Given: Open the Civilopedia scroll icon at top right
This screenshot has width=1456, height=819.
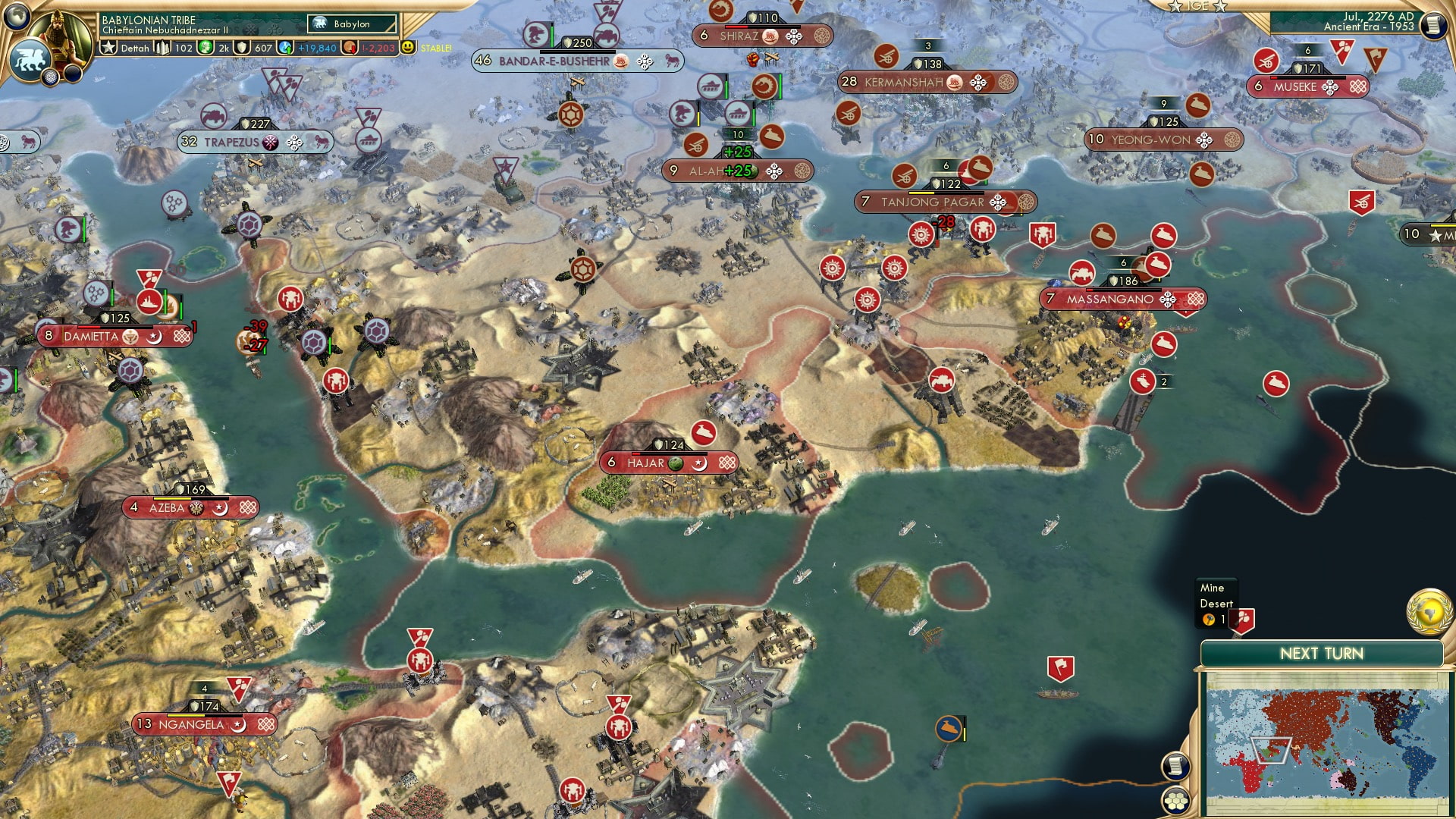Looking at the screenshot, I should pyautogui.click(x=1433, y=24).
